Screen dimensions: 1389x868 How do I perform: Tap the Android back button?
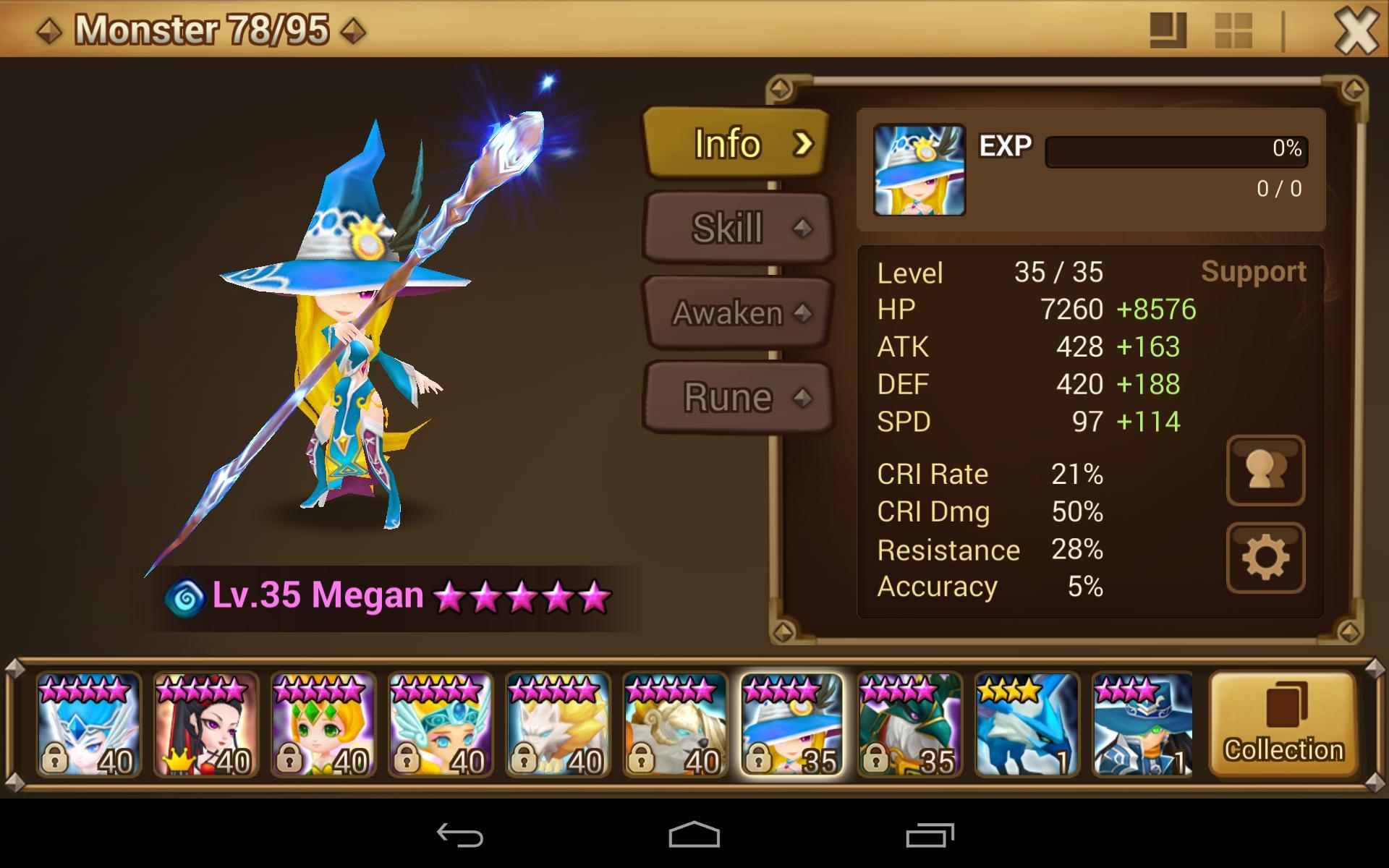tap(460, 835)
